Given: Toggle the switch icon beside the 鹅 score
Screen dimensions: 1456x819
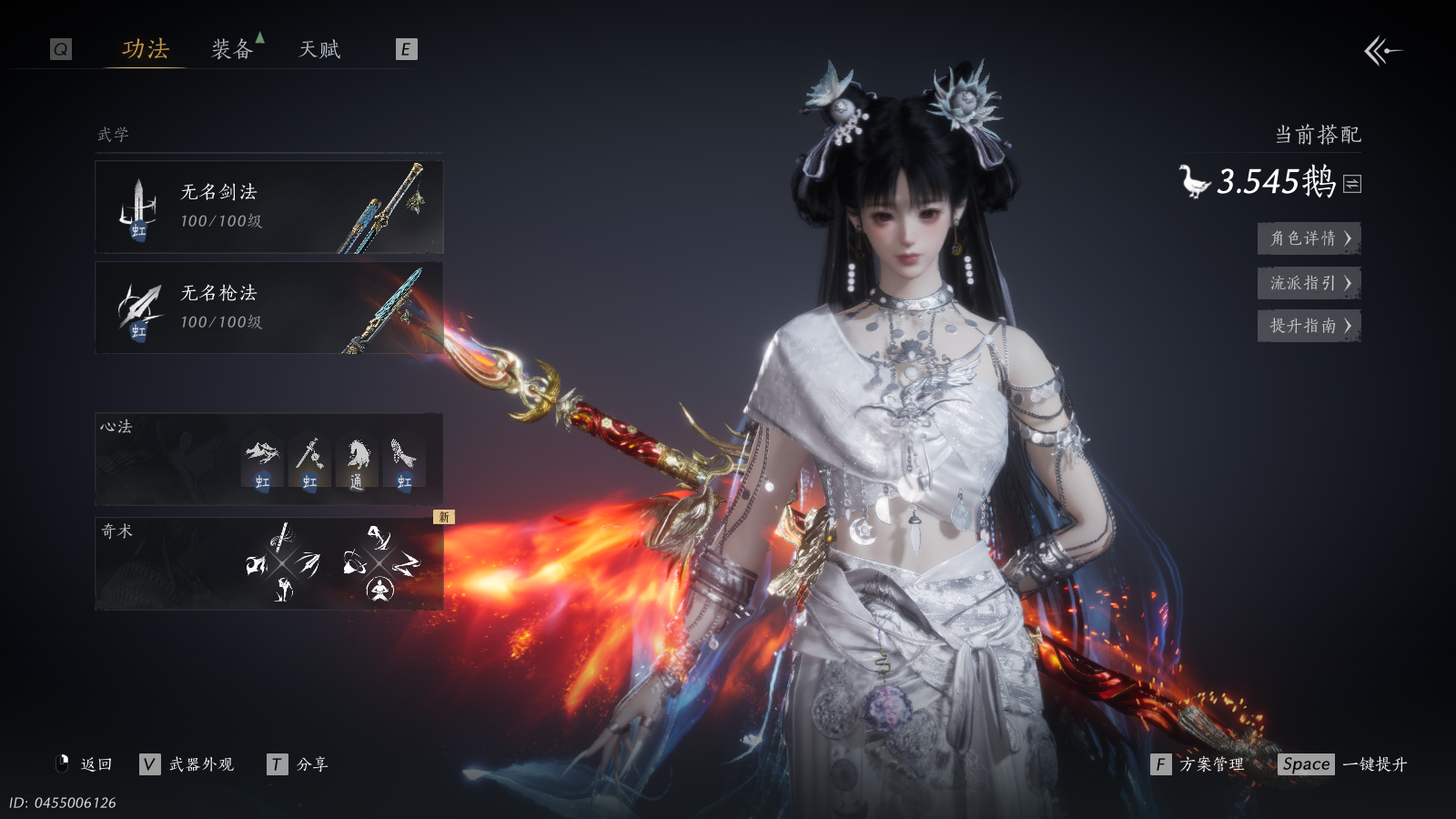Looking at the screenshot, I should coord(1353,184).
